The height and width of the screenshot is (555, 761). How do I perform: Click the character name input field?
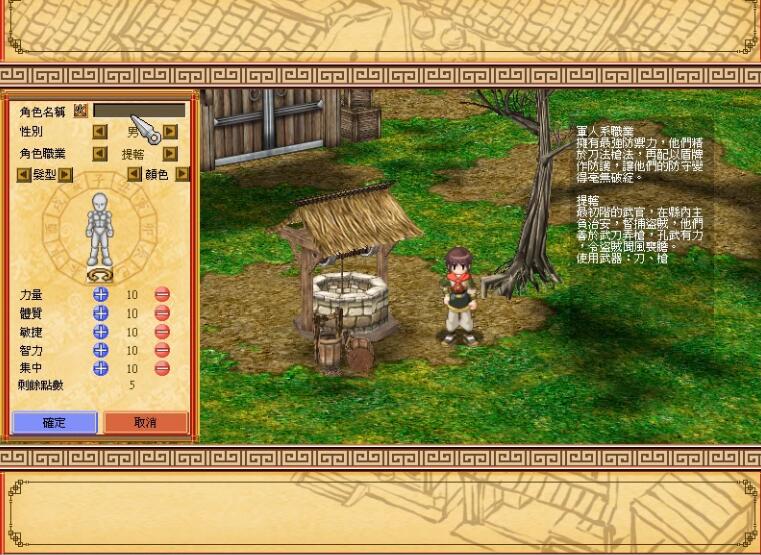coord(139,110)
